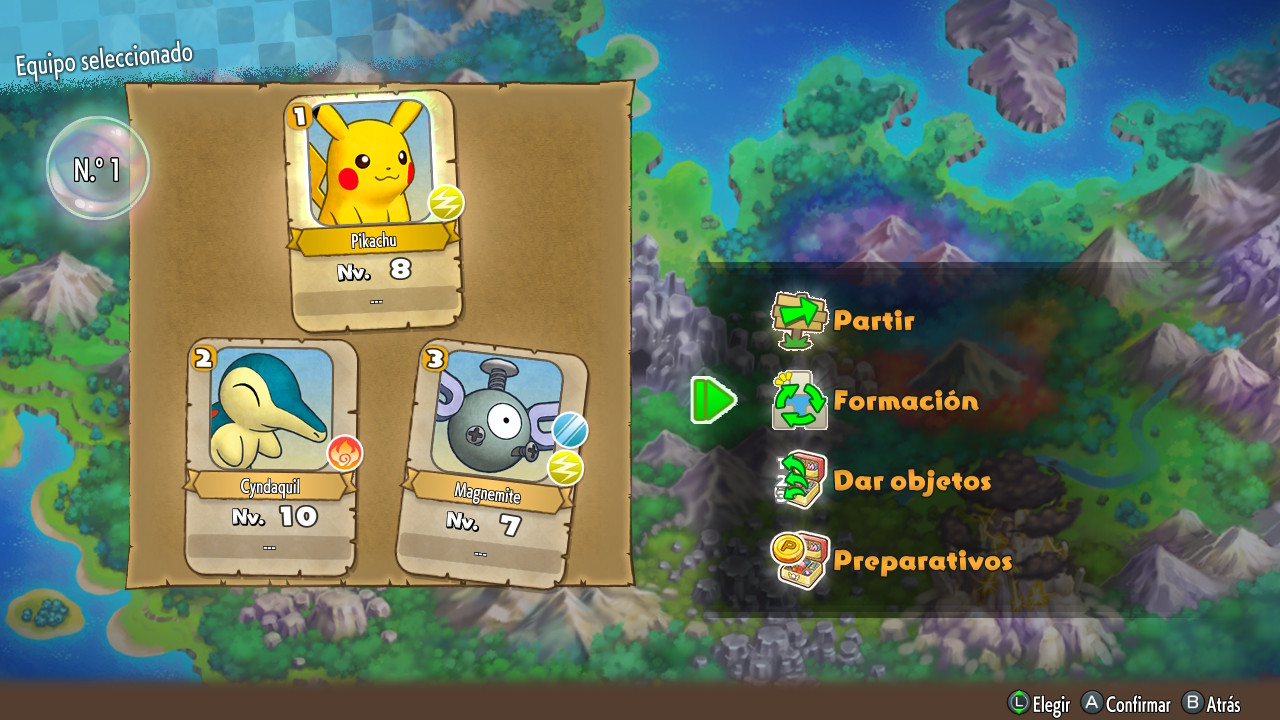1280x720 pixels.
Task: Open the Formación menu option
Action: click(904, 401)
